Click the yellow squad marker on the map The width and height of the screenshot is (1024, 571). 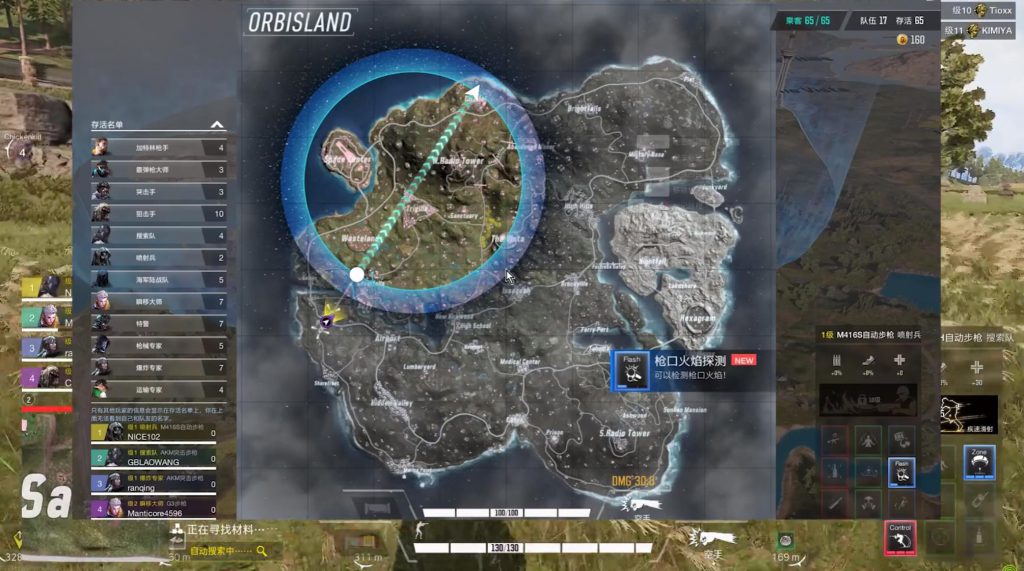coord(328,316)
